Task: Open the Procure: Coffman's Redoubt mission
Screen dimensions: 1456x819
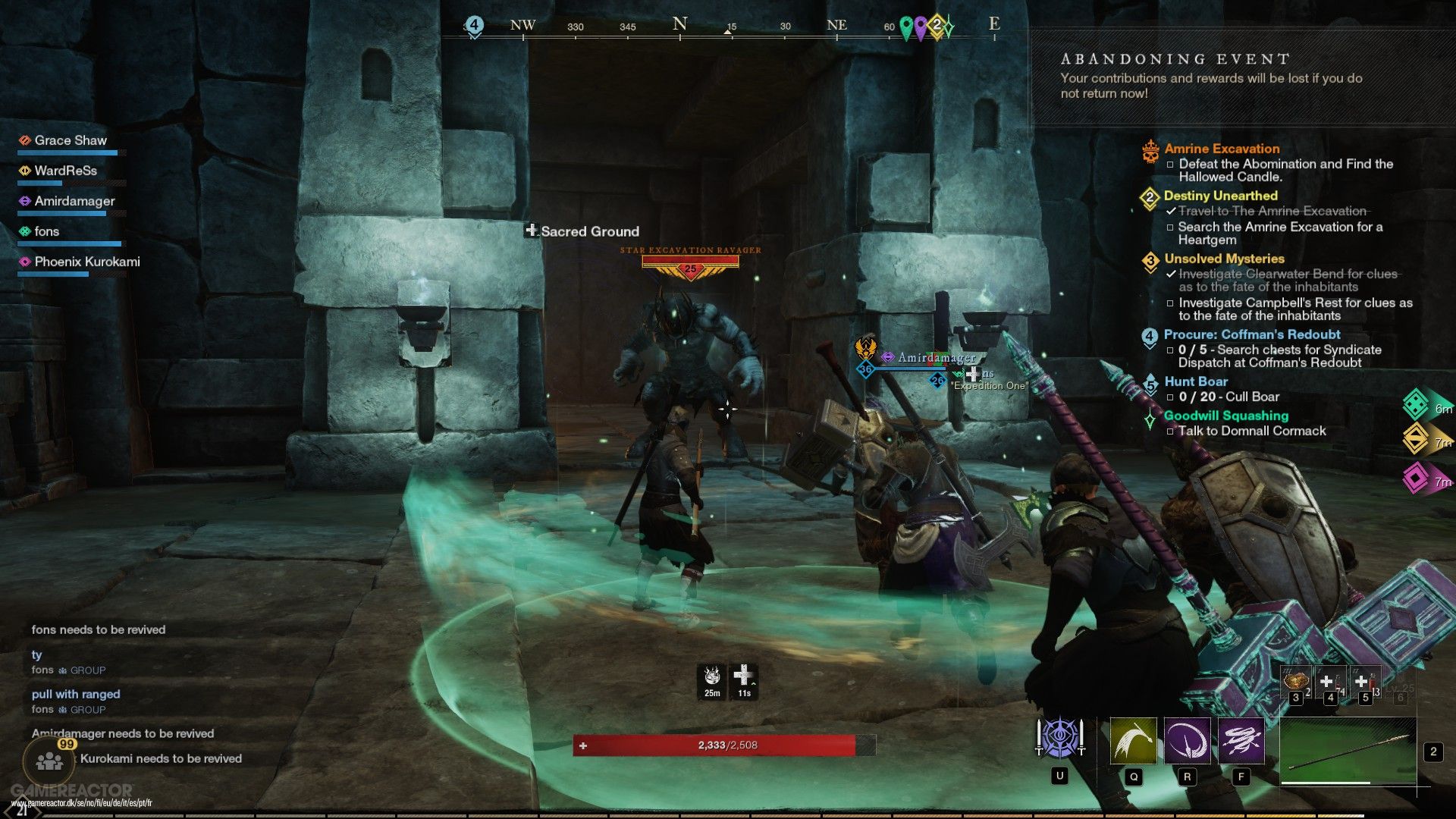Action: point(1251,334)
